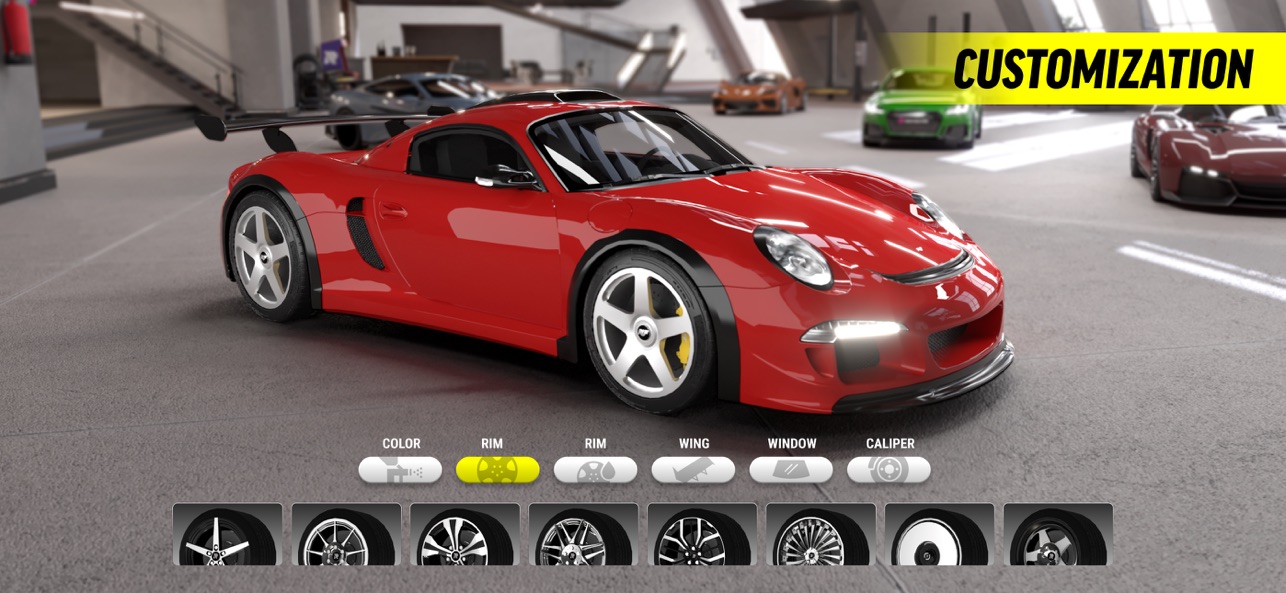This screenshot has height=593, width=1286.
Task: Open the Color paint spray category
Action: pyautogui.click(x=400, y=470)
